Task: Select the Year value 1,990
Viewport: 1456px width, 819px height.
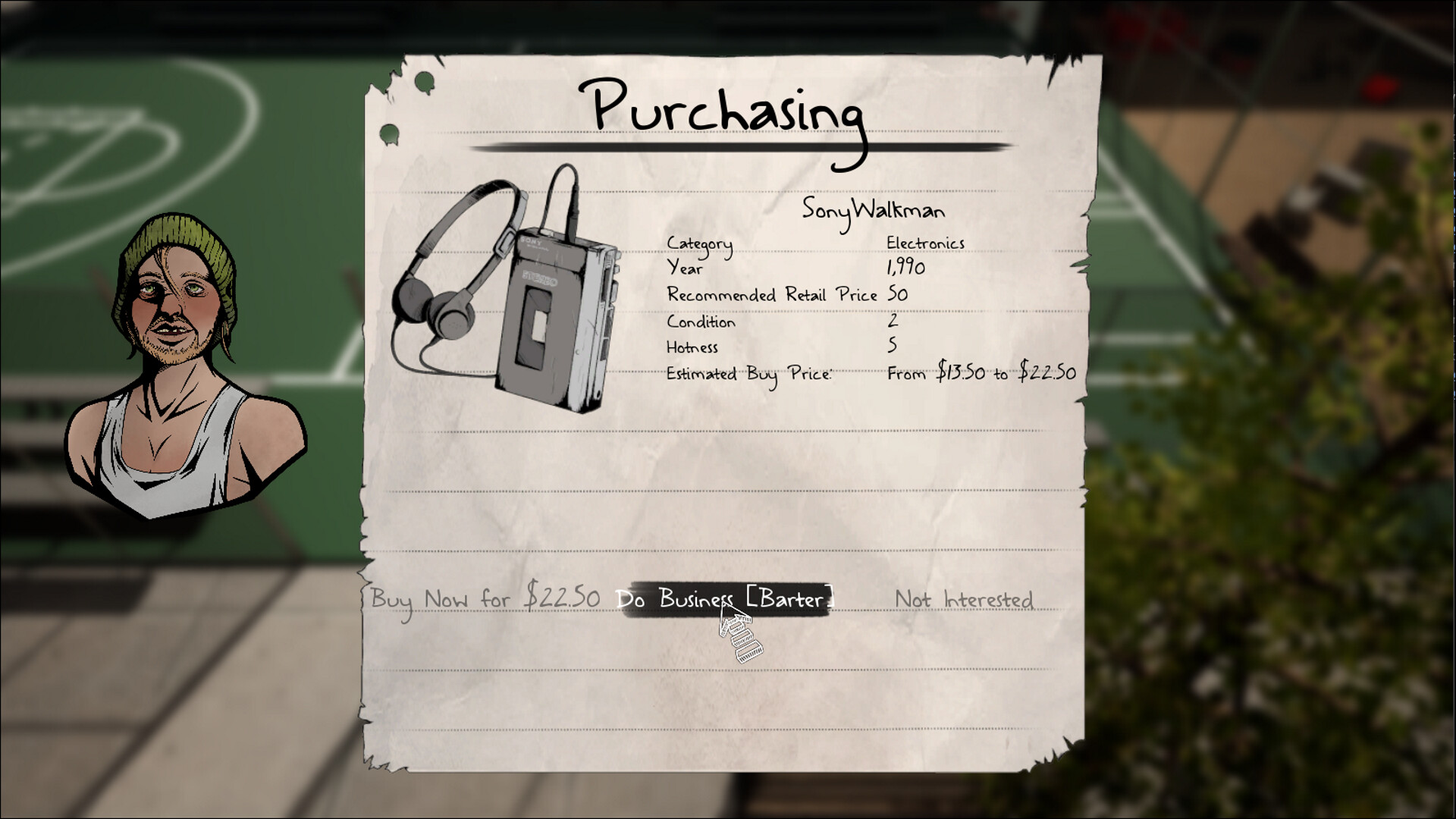Action: point(903,268)
